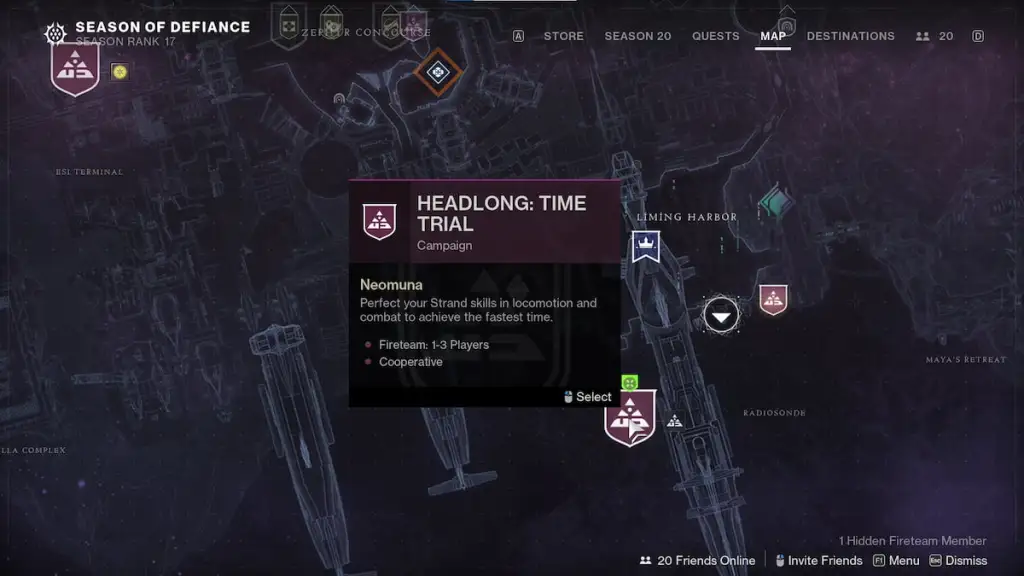The height and width of the screenshot is (576, 1024).
Task: Launch the Headlong: Time Trial shield node
Action: pyautogui.click(x=630, y=417)
